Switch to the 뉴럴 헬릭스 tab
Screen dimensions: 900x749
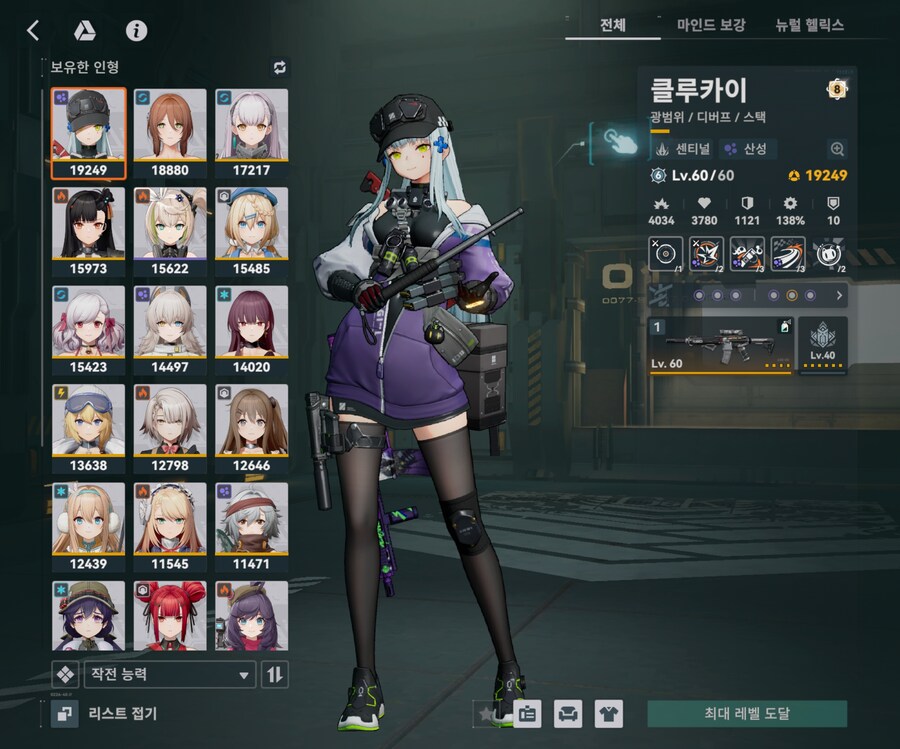point(810,25)
